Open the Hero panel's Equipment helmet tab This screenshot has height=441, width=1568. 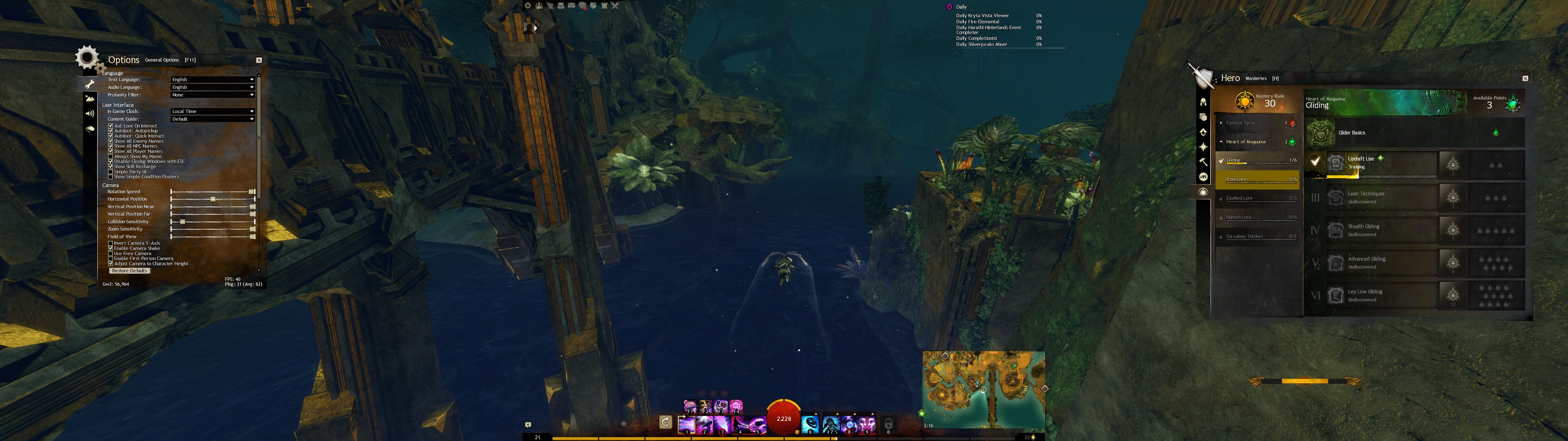tap(1203, 102)
